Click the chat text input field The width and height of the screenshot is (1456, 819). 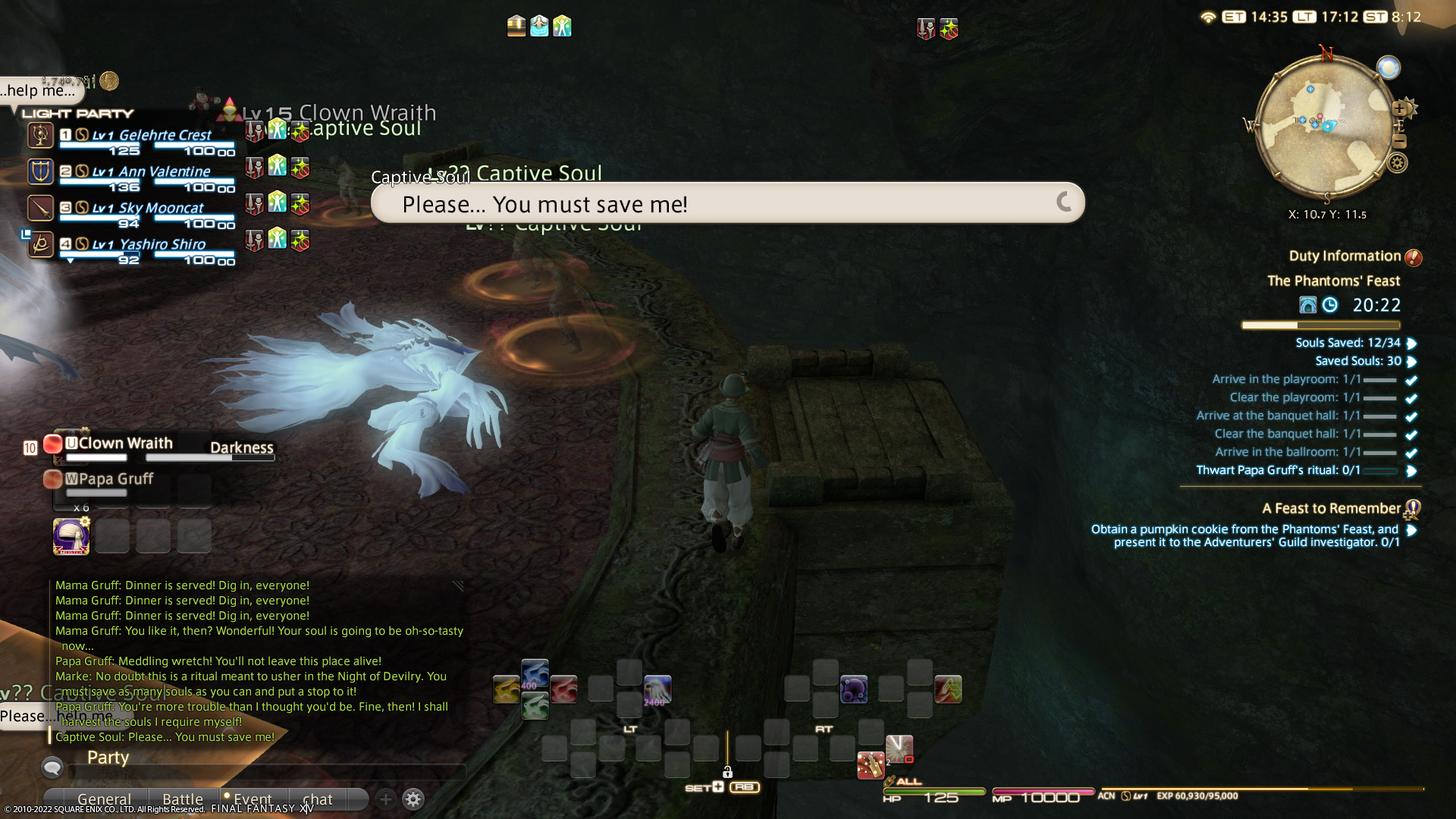[265, 772]
